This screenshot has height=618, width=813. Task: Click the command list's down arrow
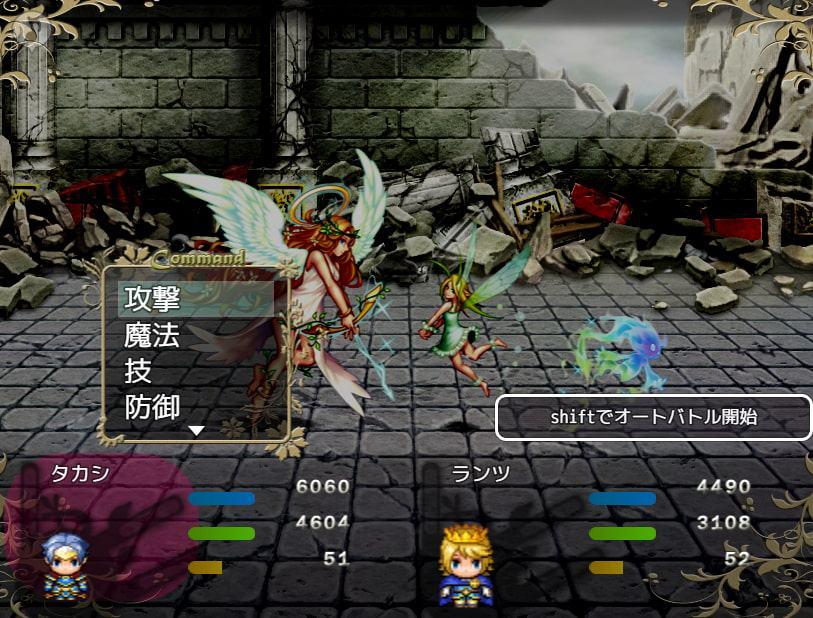click(197, 430)
